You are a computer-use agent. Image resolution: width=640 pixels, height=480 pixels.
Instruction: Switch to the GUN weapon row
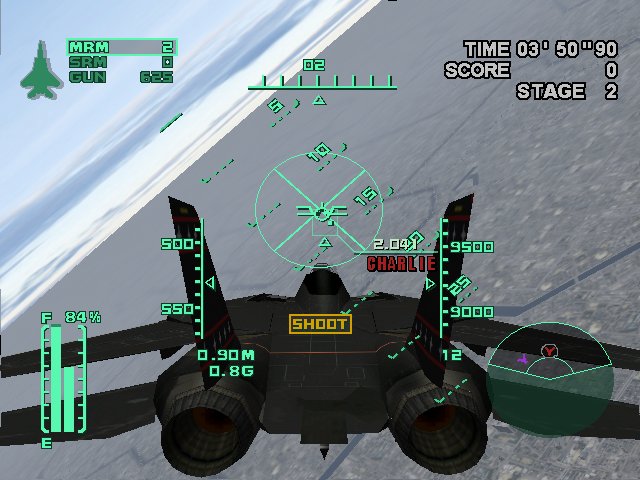[120, 75]
